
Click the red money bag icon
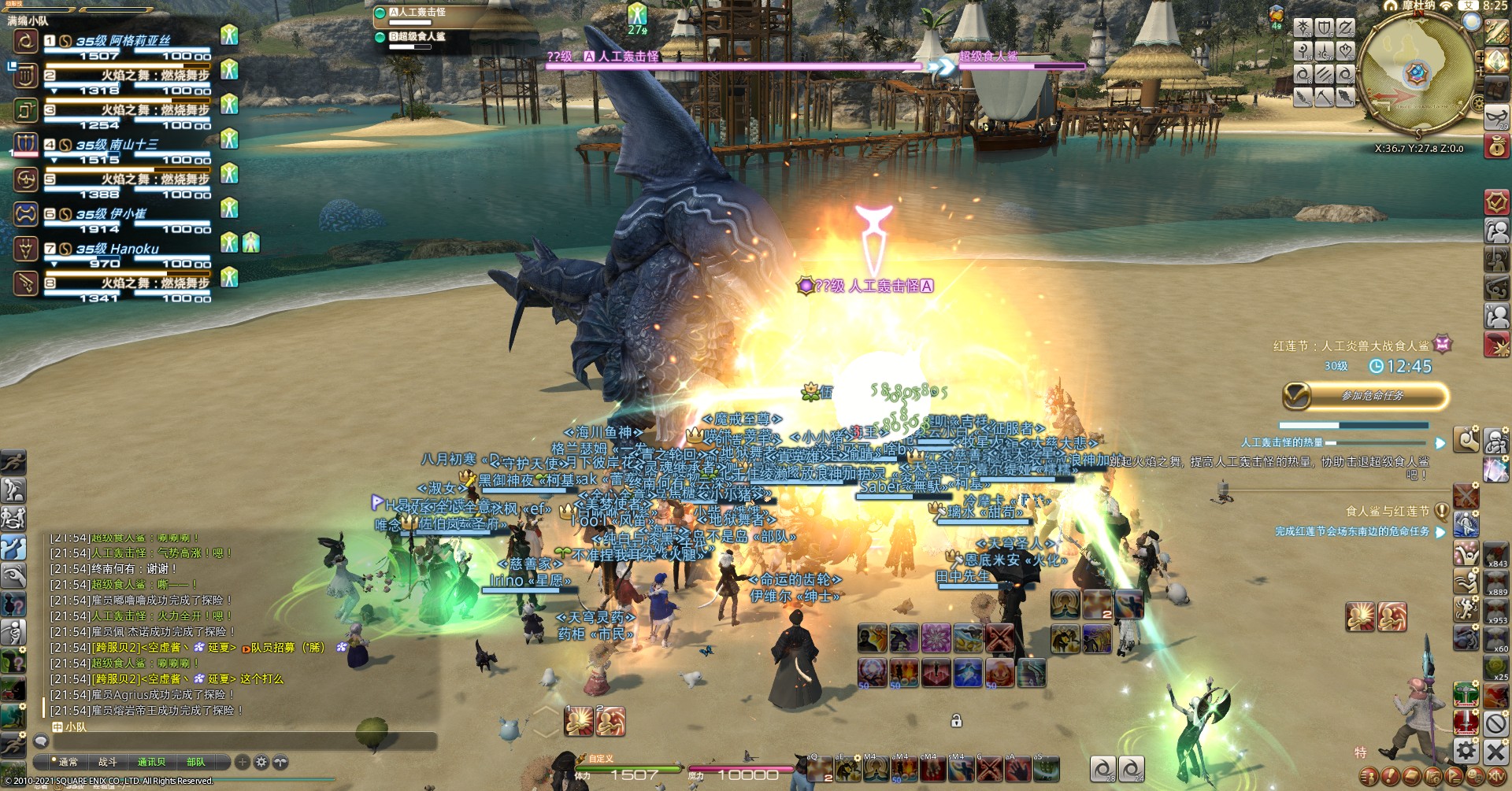tap(1496, 146)
